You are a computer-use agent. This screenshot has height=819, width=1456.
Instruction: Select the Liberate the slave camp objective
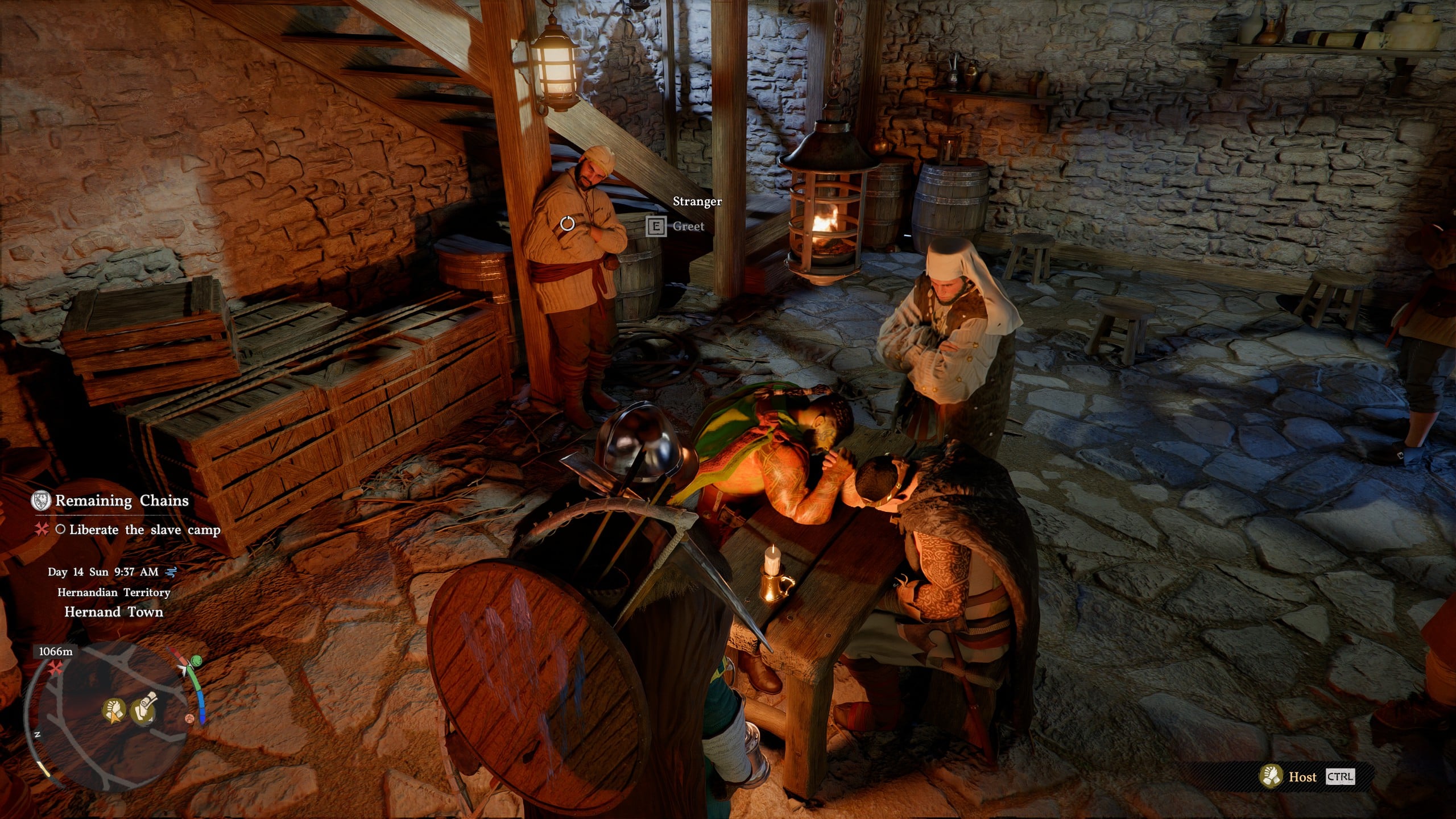pos(144,530)
